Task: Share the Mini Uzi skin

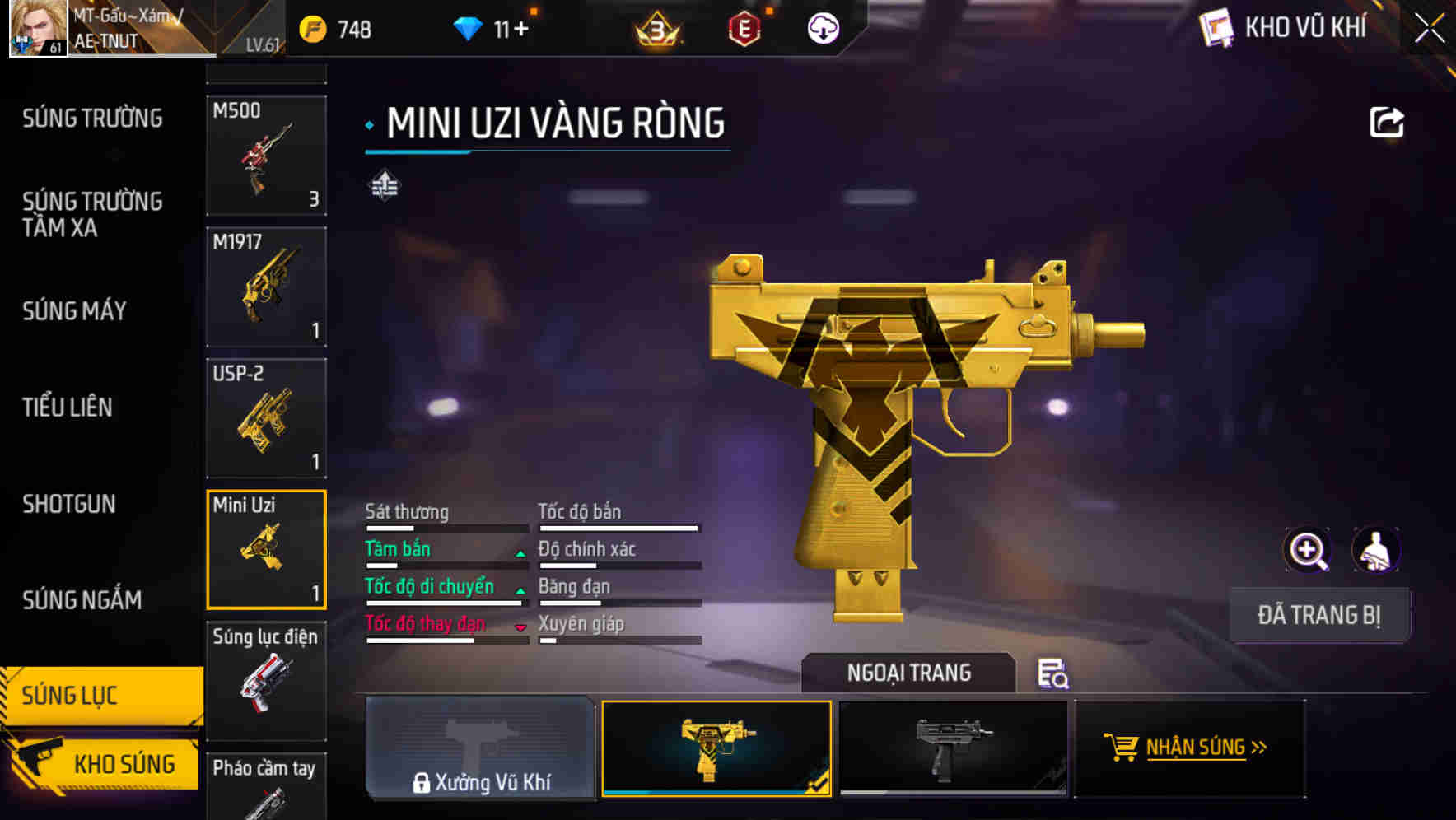Action: pos(1386,123)
